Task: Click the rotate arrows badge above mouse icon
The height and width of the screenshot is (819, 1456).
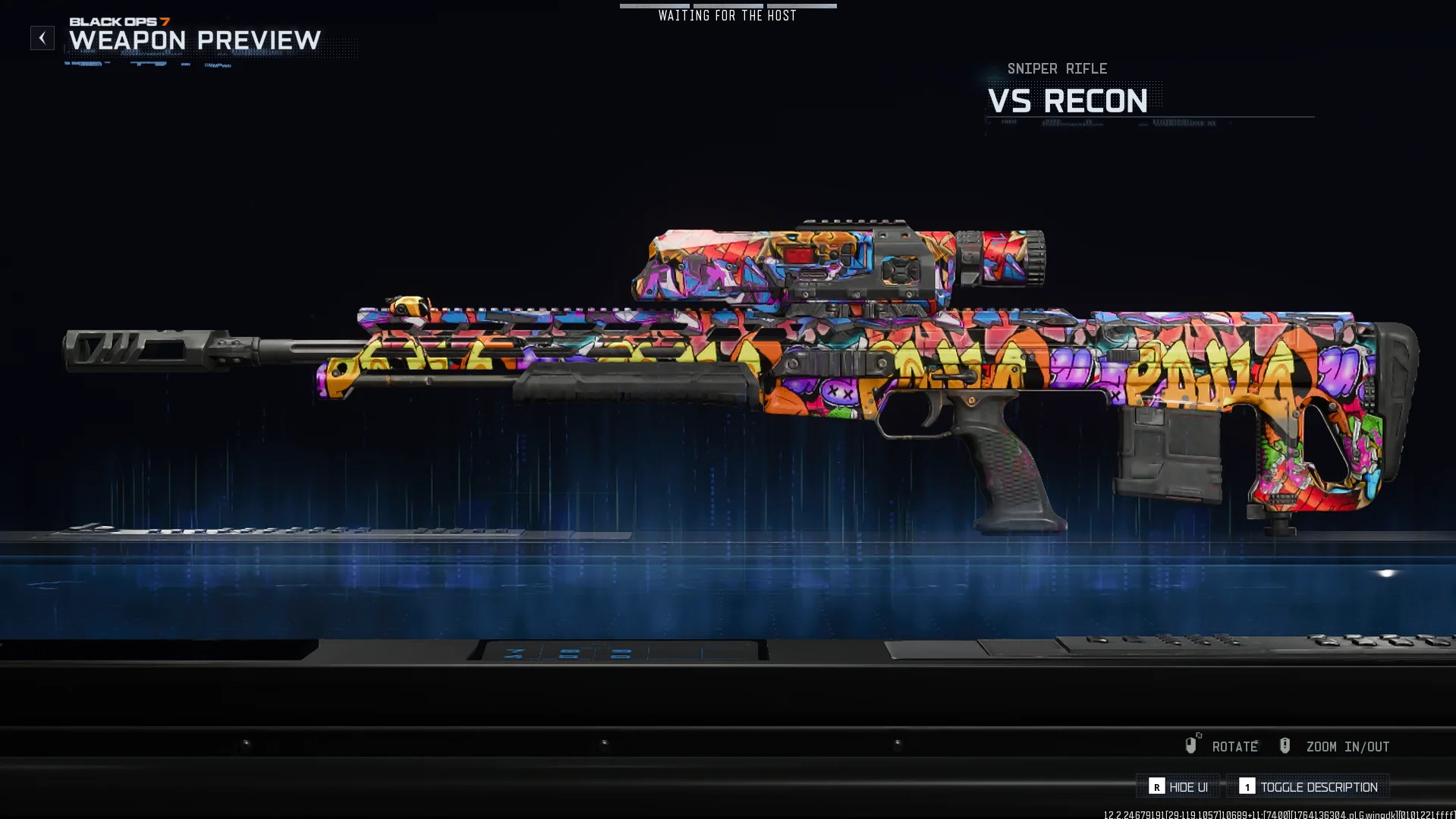Action: click(1197, 735)
